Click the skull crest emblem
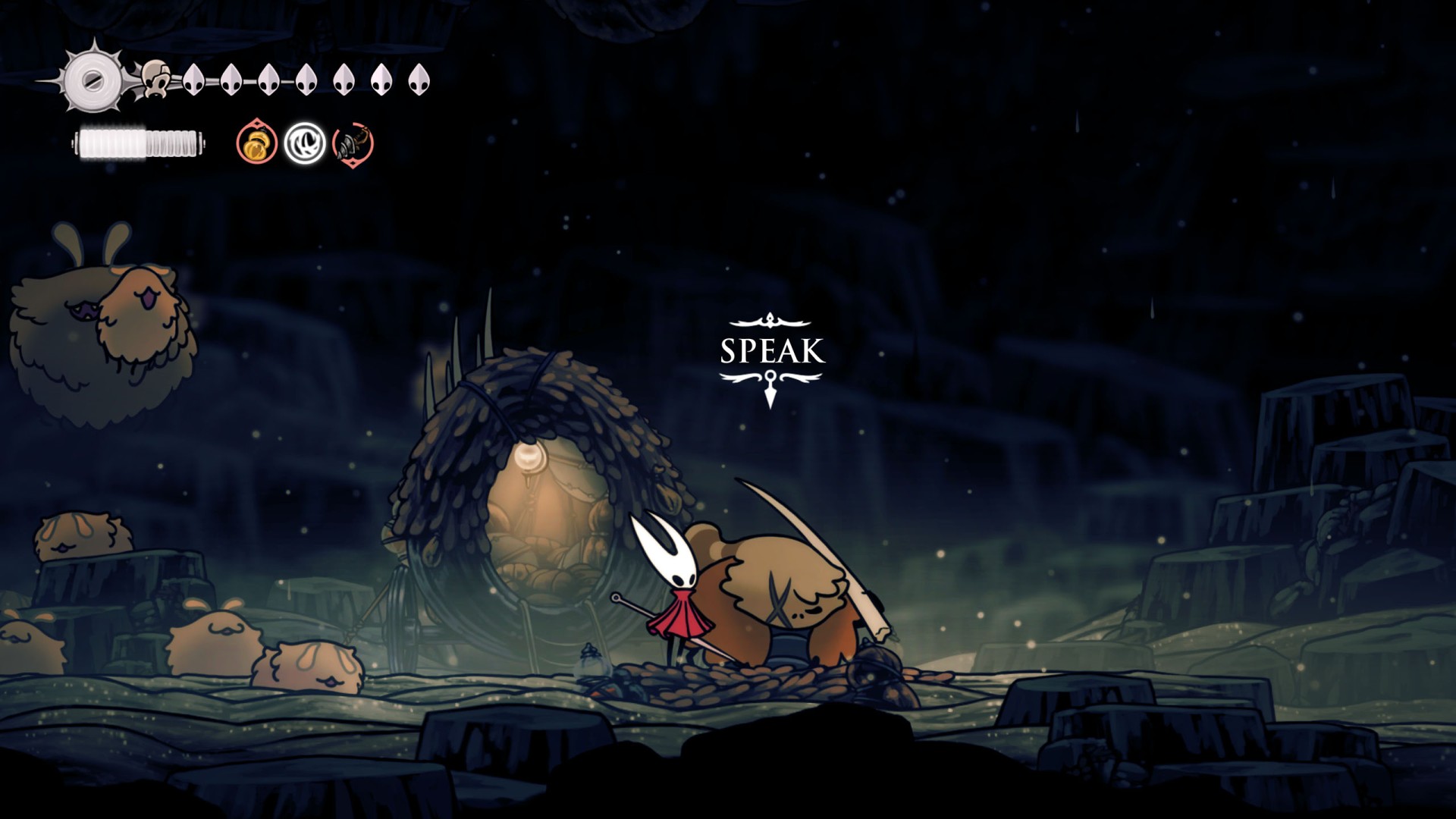 coord(155,79)
